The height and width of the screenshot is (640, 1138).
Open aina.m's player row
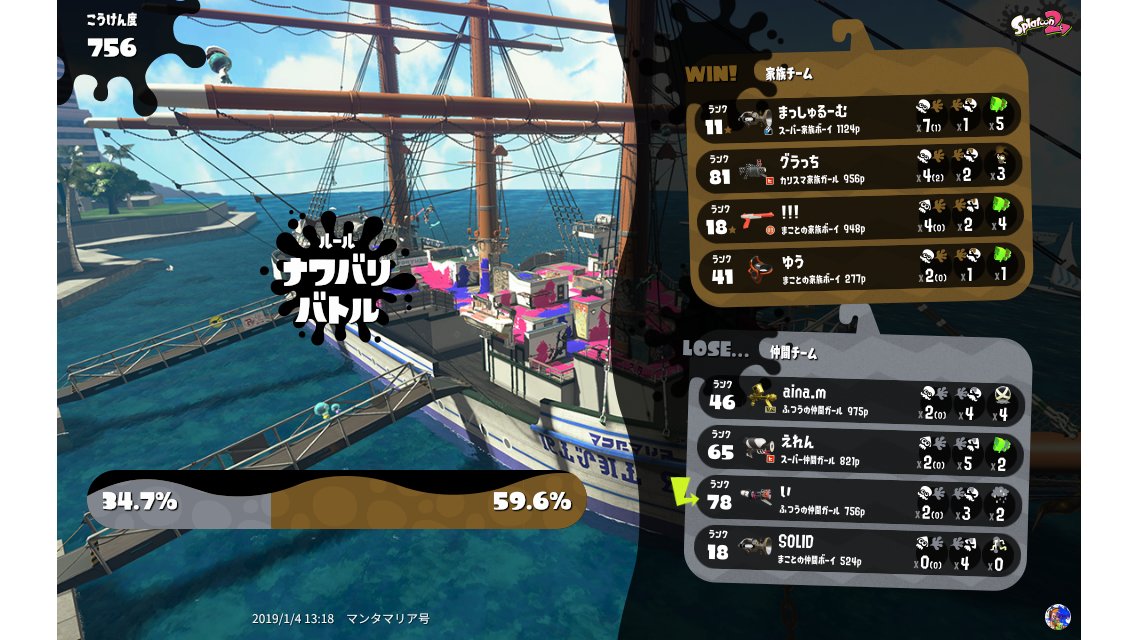(858, 401)
